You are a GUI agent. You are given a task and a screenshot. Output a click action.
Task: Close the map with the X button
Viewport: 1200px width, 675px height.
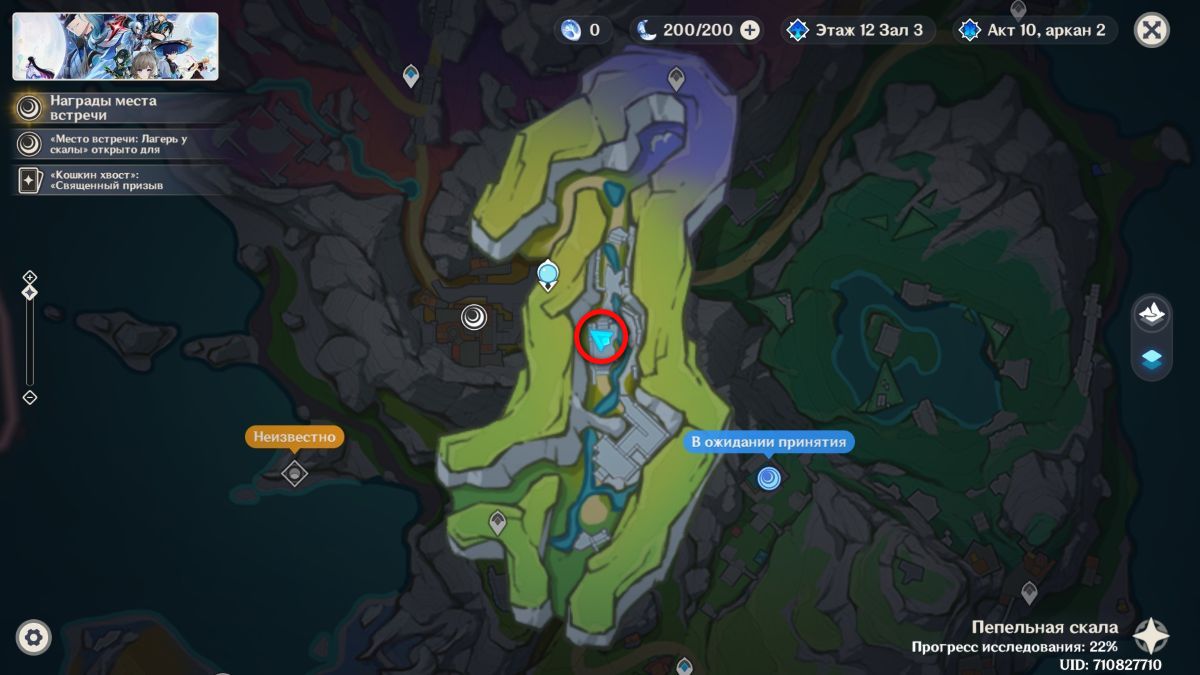click(x=1152, y=30)
